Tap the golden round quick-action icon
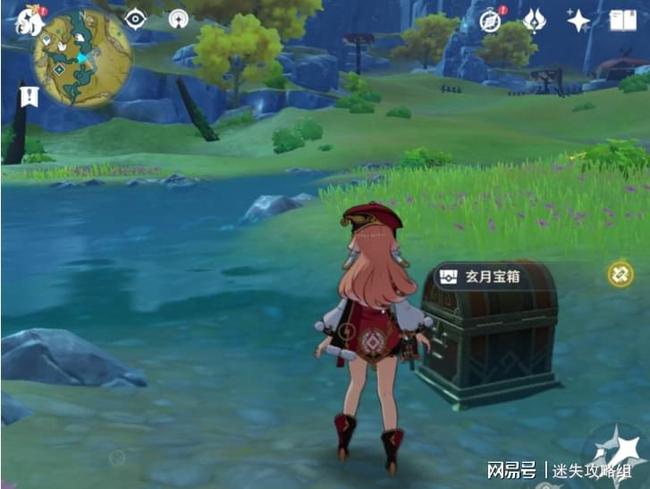The image size is (650, 489). 620,272
